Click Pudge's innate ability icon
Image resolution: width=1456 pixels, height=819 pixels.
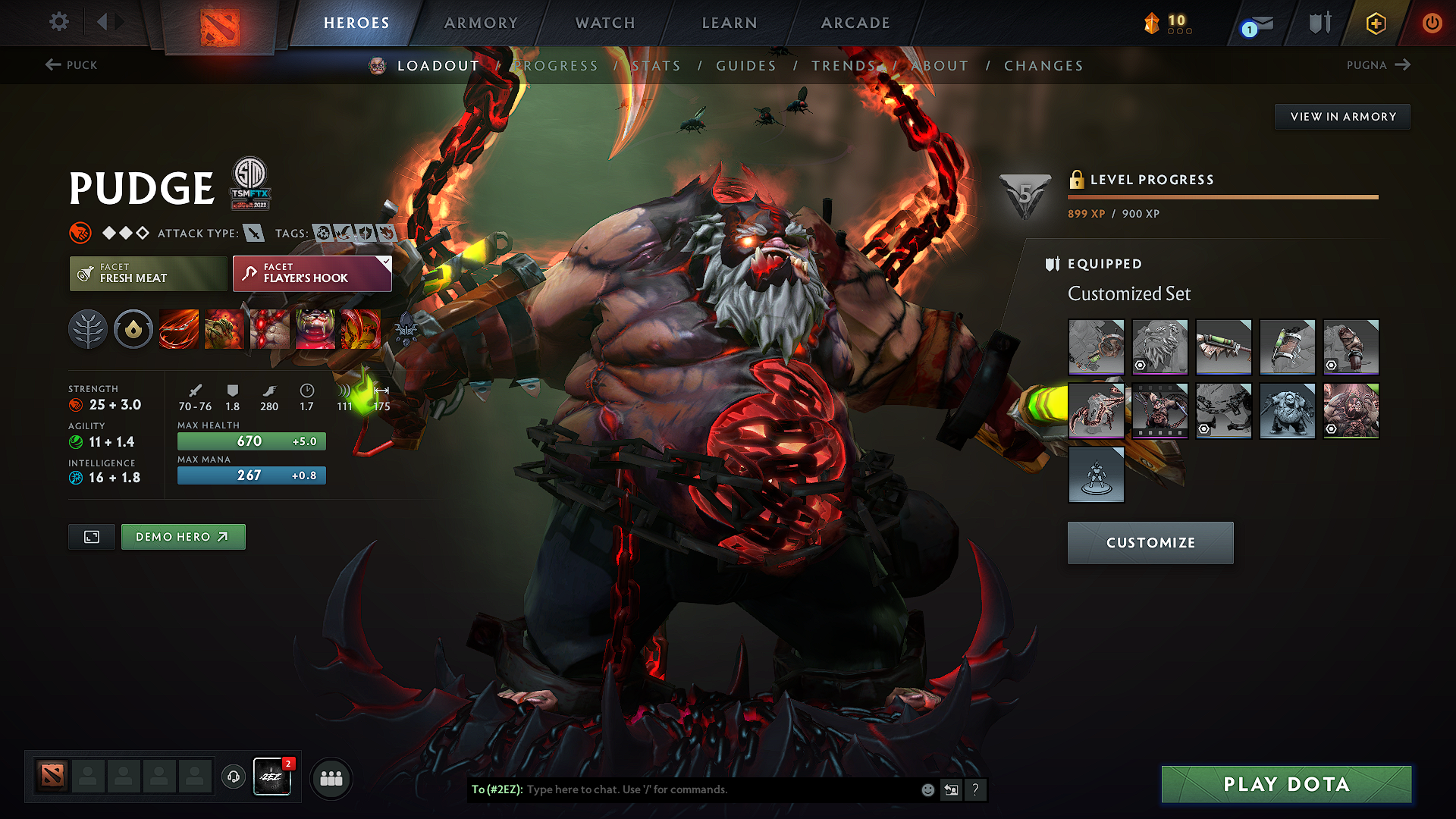[x=133, y=329]
